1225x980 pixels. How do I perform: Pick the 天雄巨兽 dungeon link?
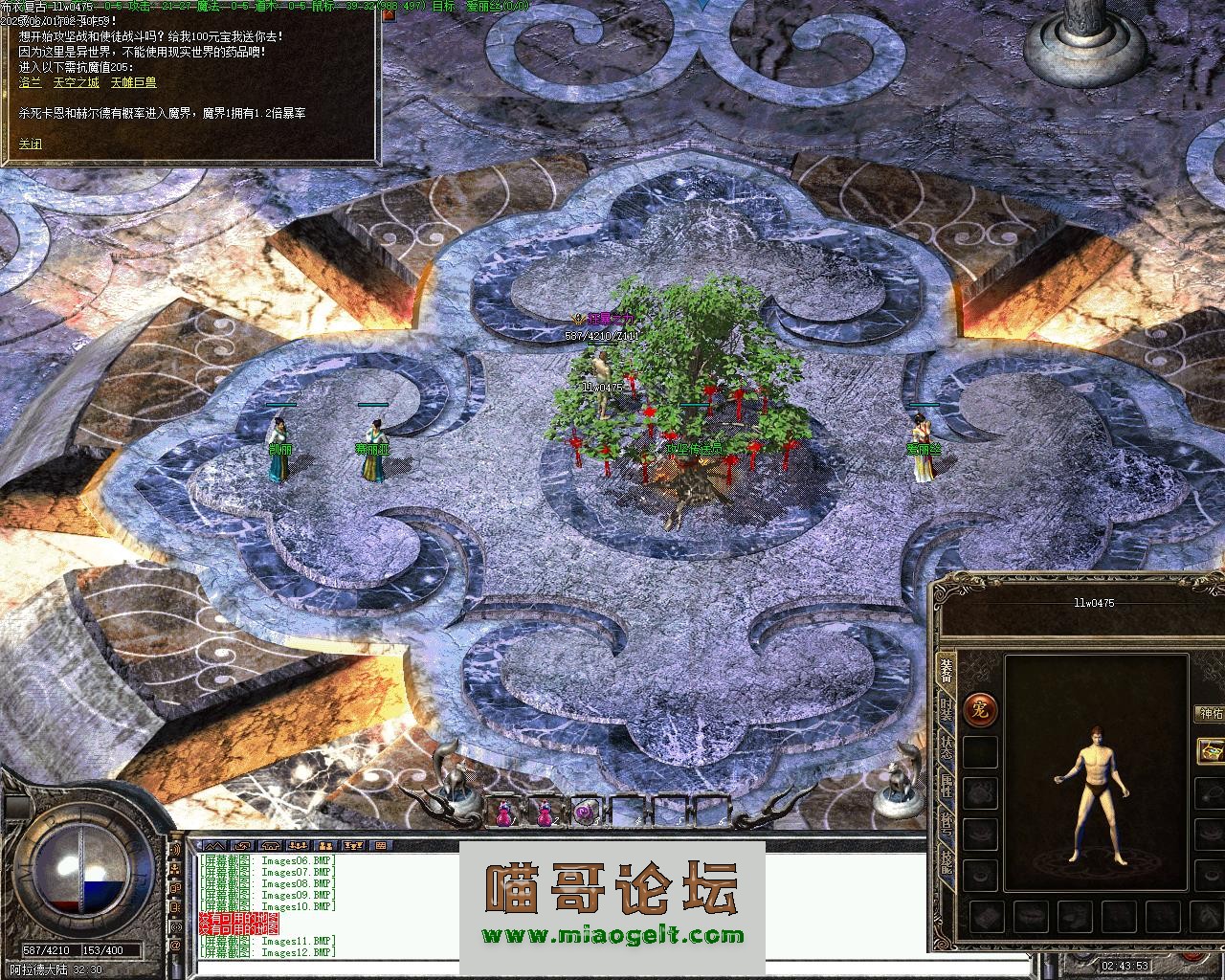[133, 83]
